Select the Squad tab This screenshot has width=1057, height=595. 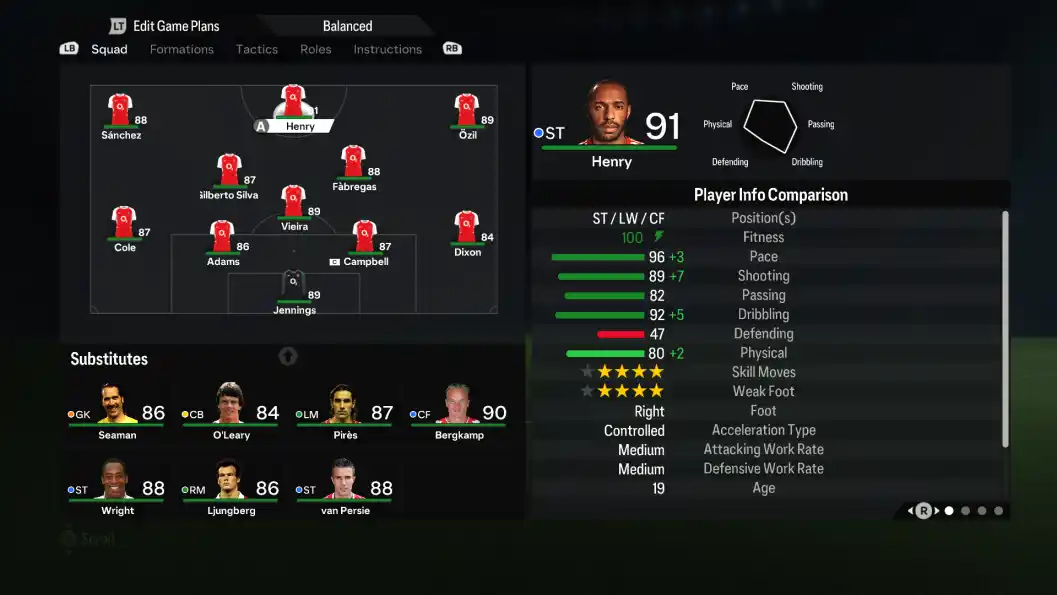tap(109, 49)
